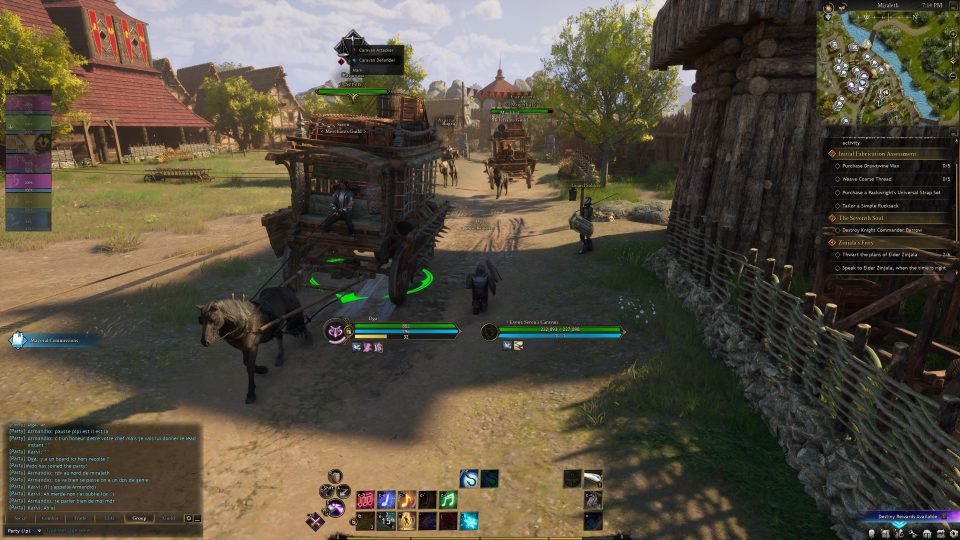The image size is (960, 540).
Task: Activate the green music notes ability
Action: pyautogui.click(x=448, y=499)
